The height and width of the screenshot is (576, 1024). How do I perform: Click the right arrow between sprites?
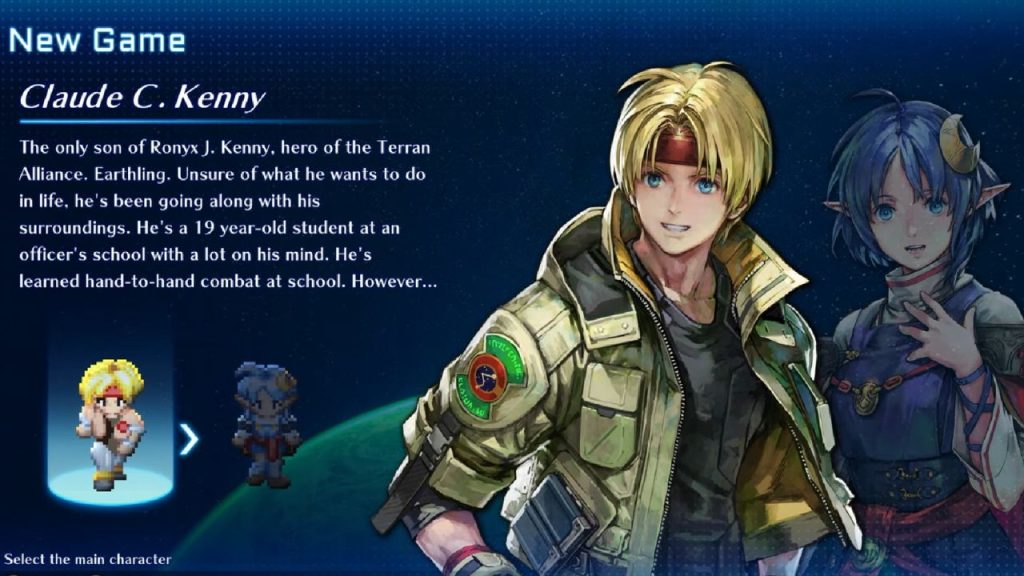click(189, 439)
